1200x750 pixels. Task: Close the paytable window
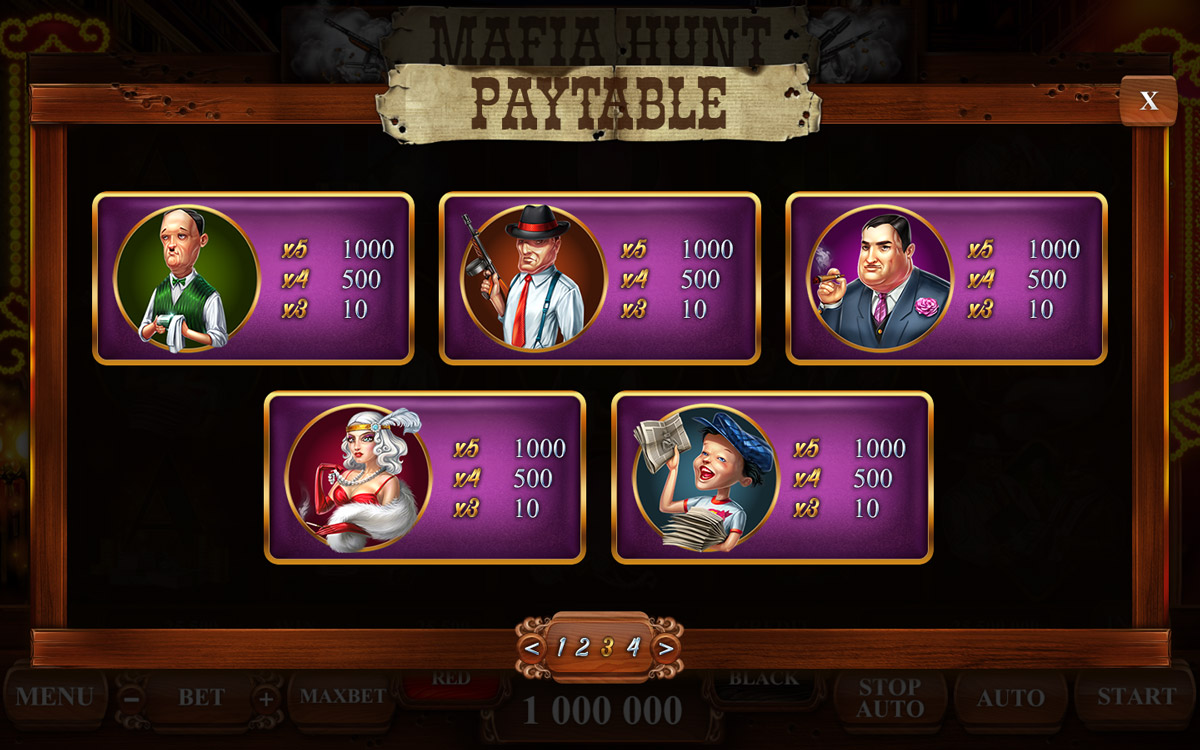pos(1149,100)
